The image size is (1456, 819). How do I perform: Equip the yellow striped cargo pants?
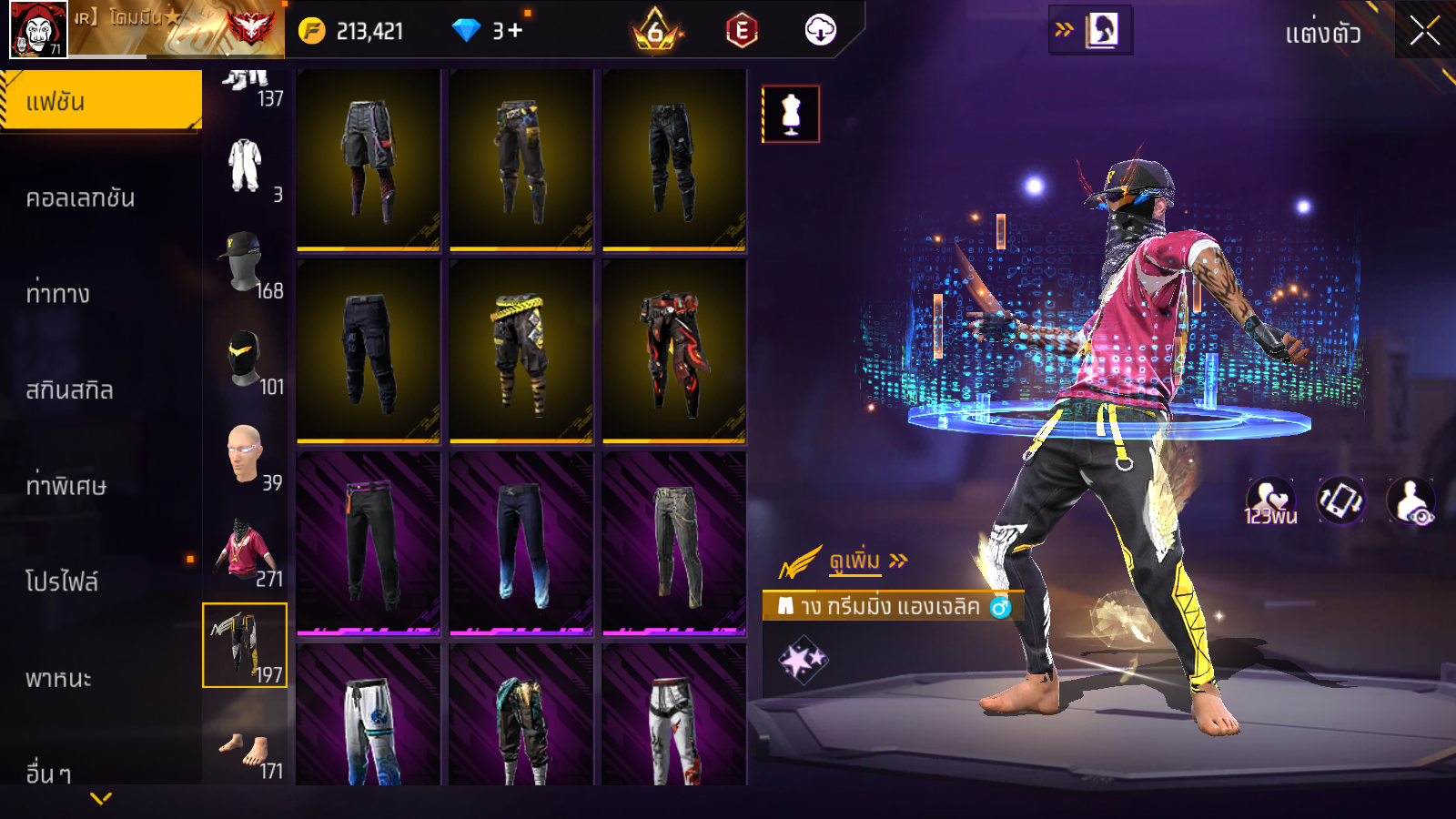coord(521,351)
